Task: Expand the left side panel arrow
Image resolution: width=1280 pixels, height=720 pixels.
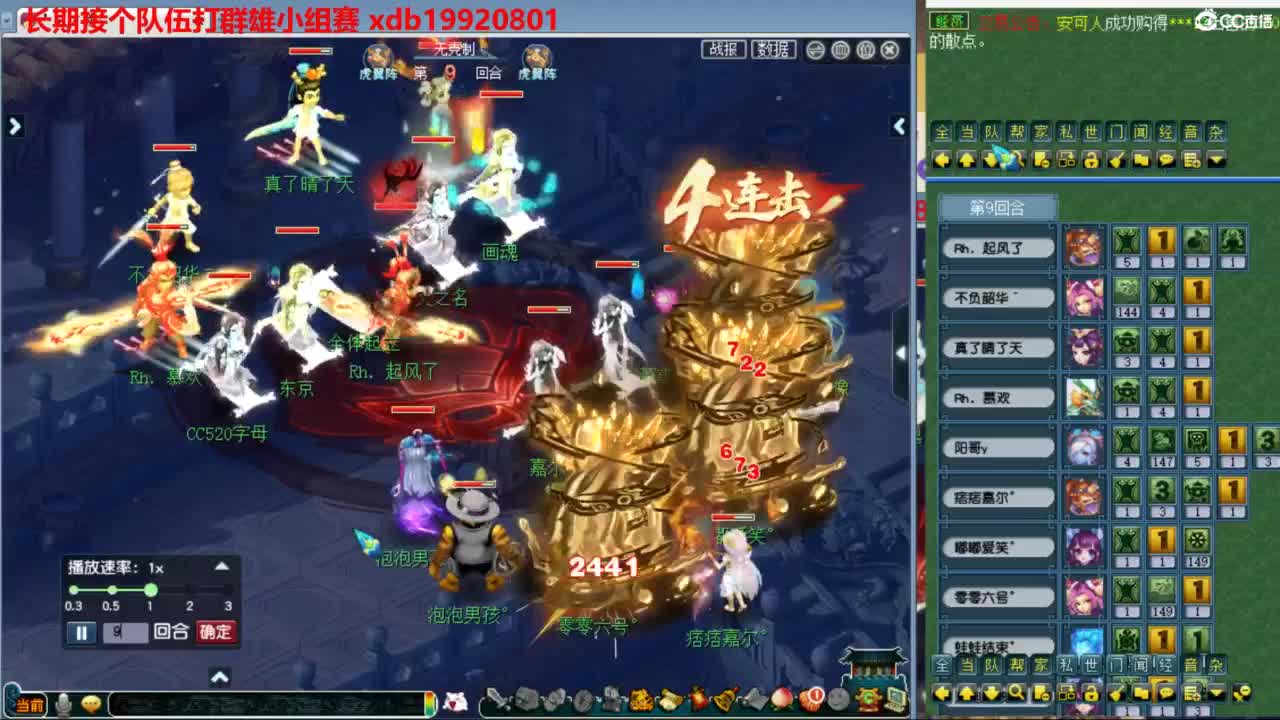Action: [14, 127]
